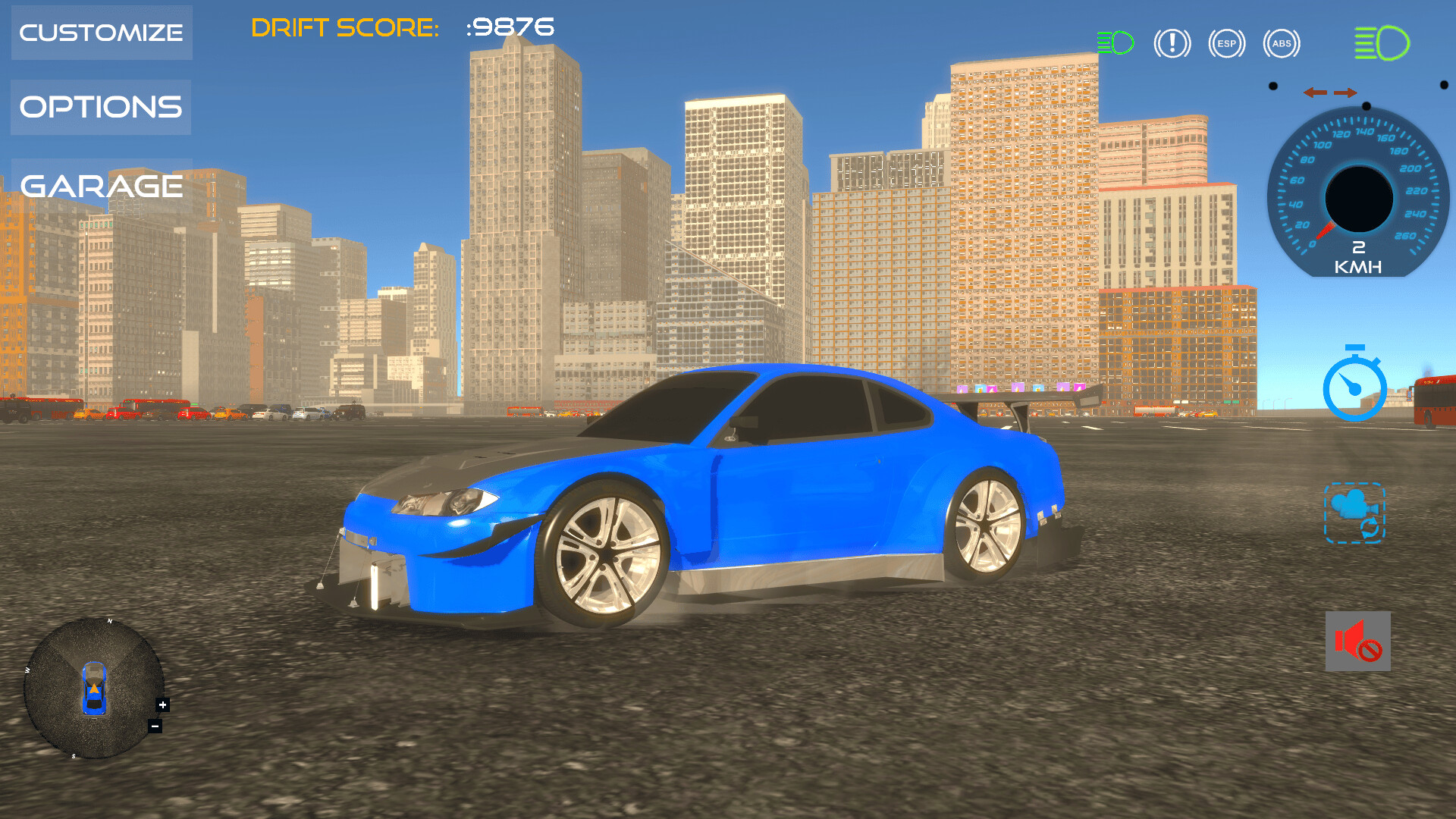This screenshot has height=819, width=1456.
Task: Open the OPTIONS menu
Action: pos(100,107)
